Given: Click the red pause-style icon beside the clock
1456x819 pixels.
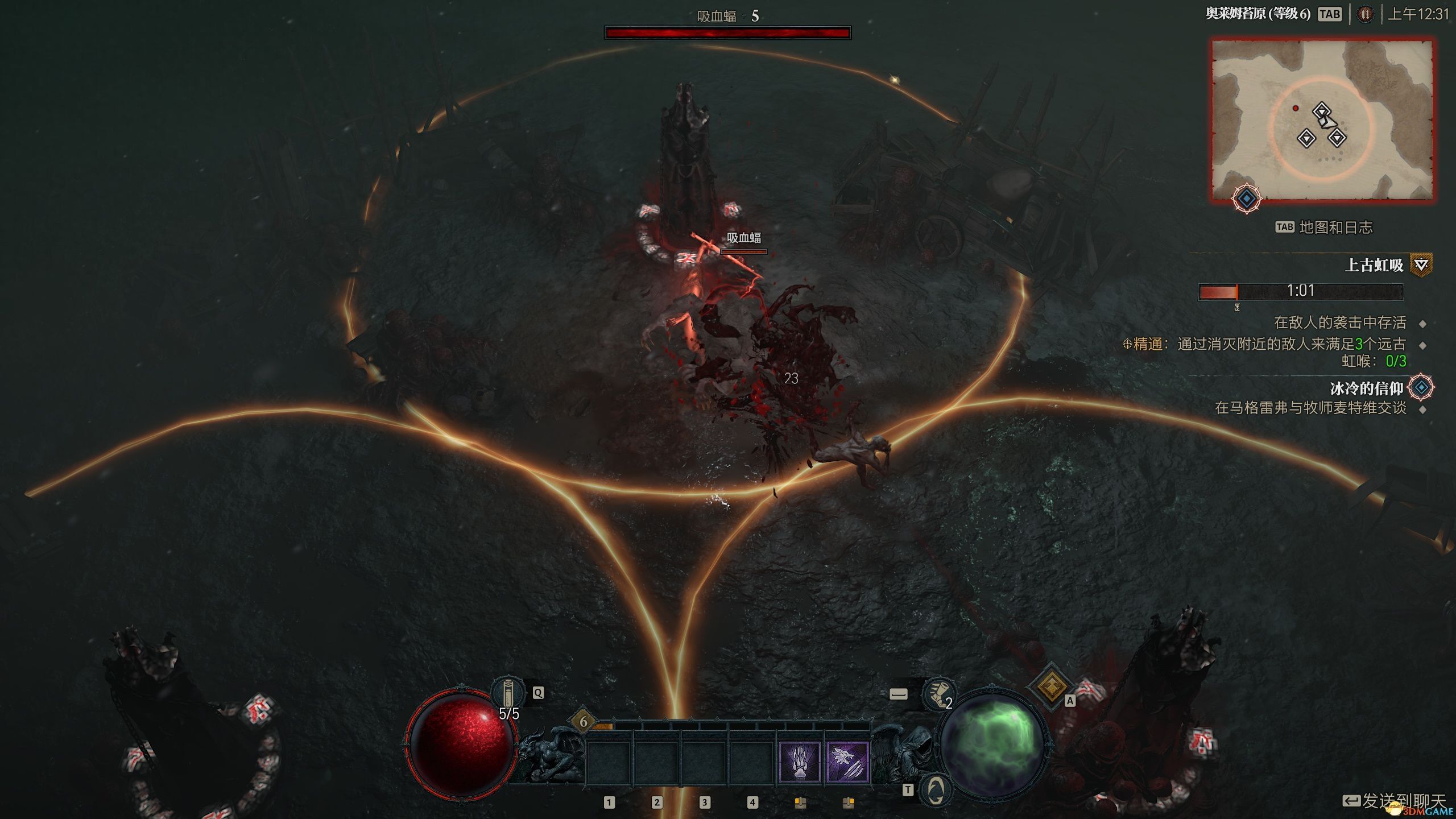Looking at the screenshot, I should tap(1365, 14).
